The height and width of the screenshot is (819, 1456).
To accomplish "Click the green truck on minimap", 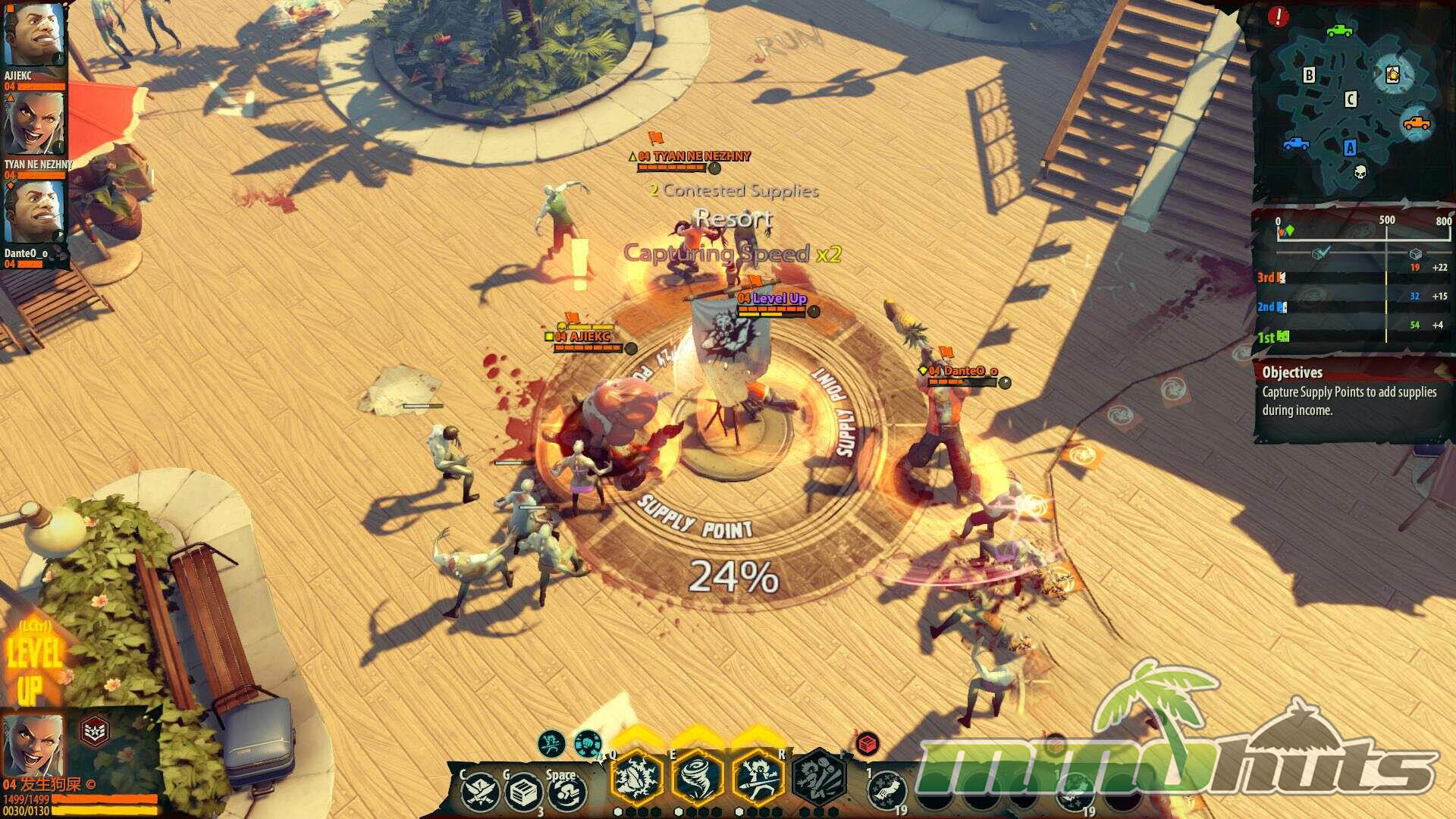I will point(1339,31).
